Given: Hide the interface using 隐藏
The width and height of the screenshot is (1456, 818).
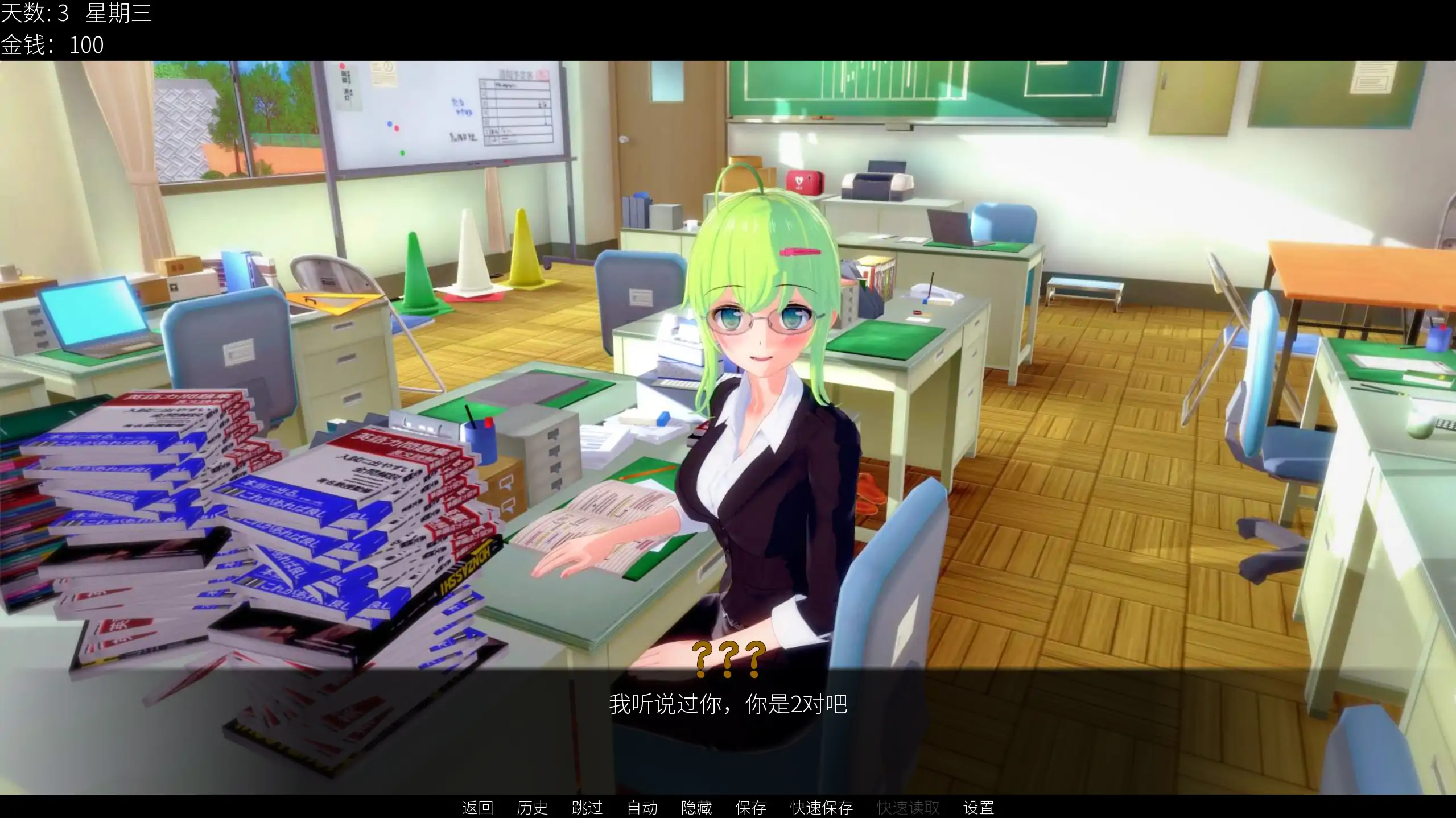Looking at the screenshot, I should [696, 808].
